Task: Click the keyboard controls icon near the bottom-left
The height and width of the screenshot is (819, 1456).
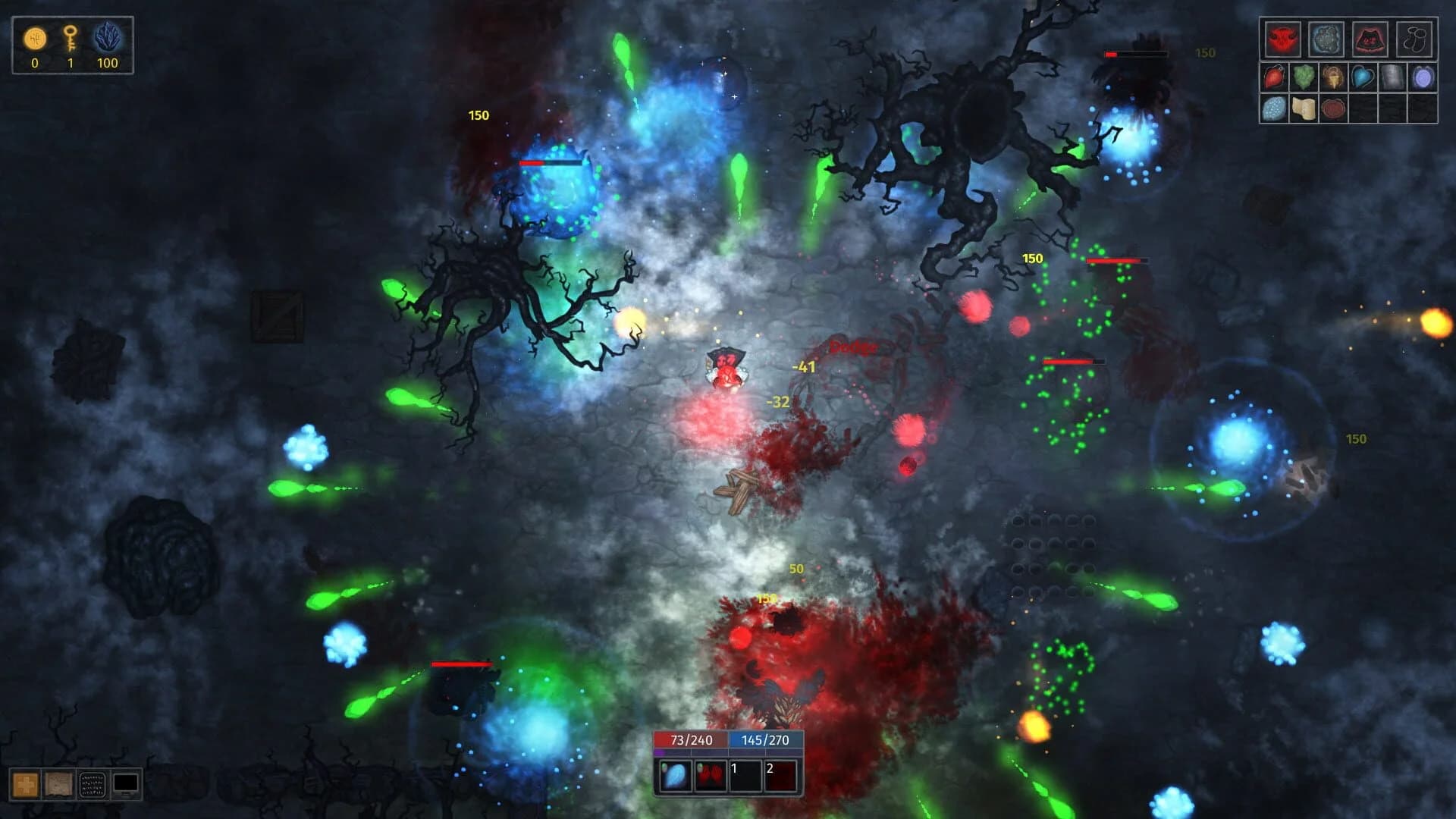Action: point(93,783)
